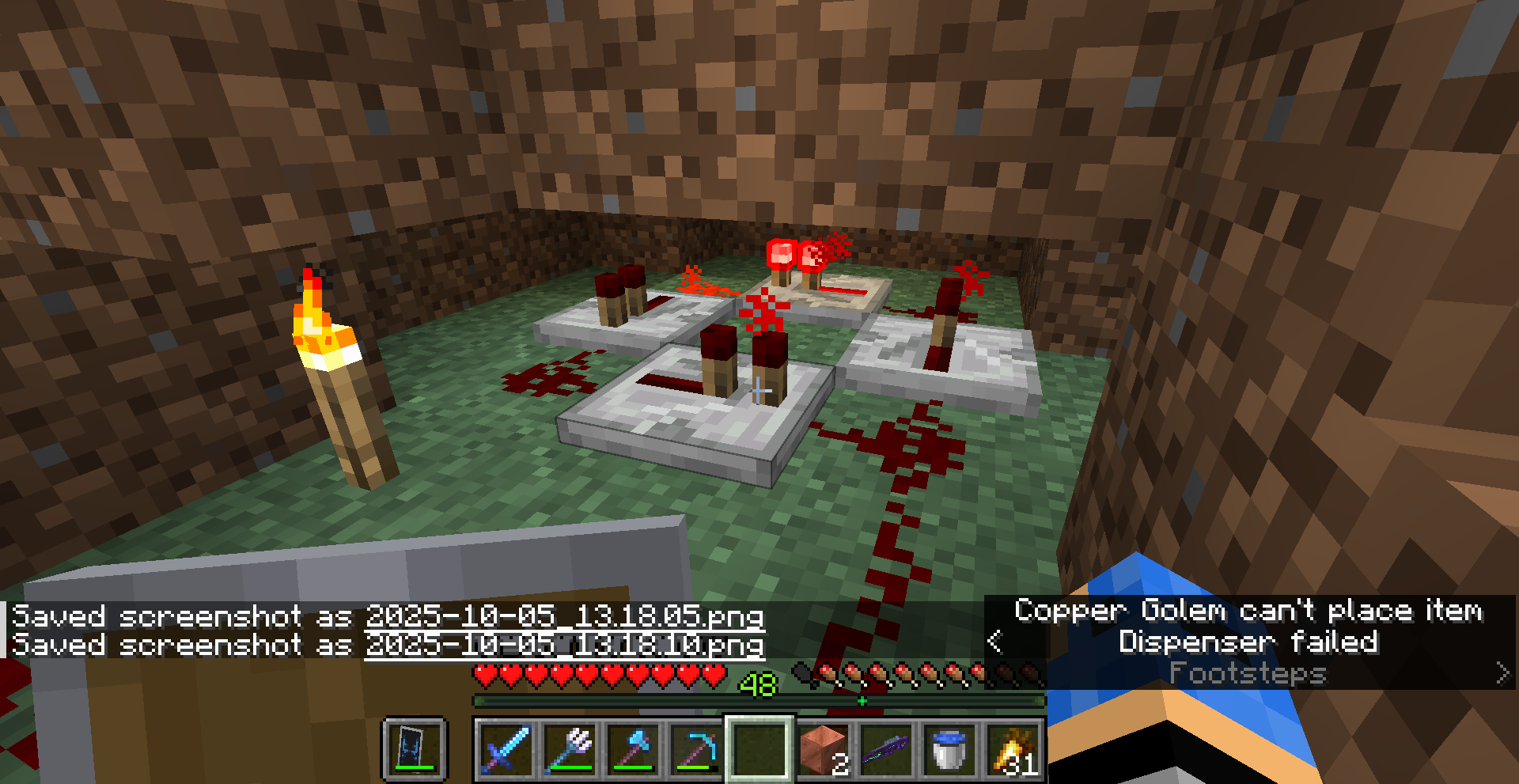Click the offhand shield slot
1519x784 pixels.
[x=415, y=749]
